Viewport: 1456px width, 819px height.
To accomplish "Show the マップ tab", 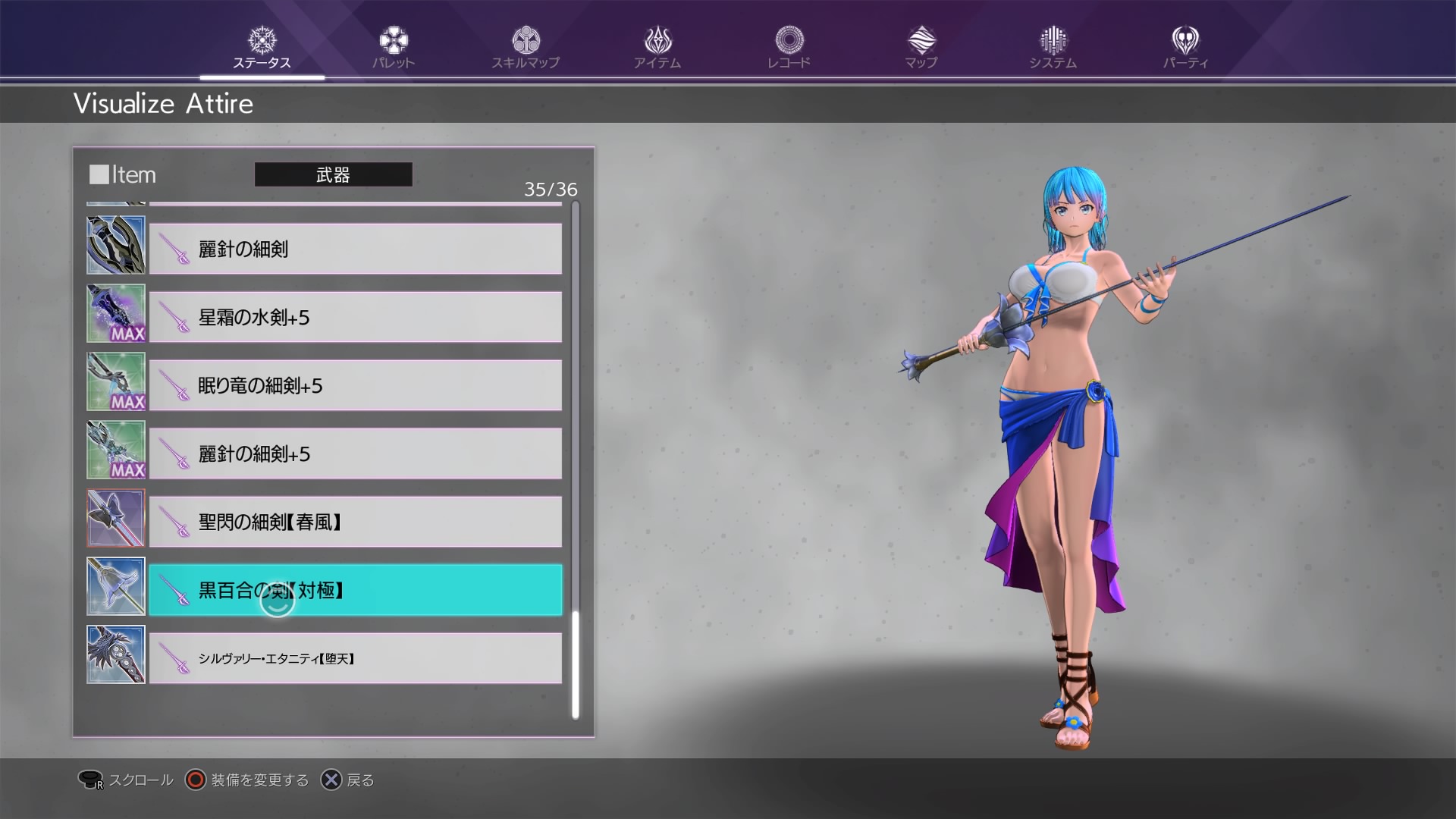I will 921,48.
